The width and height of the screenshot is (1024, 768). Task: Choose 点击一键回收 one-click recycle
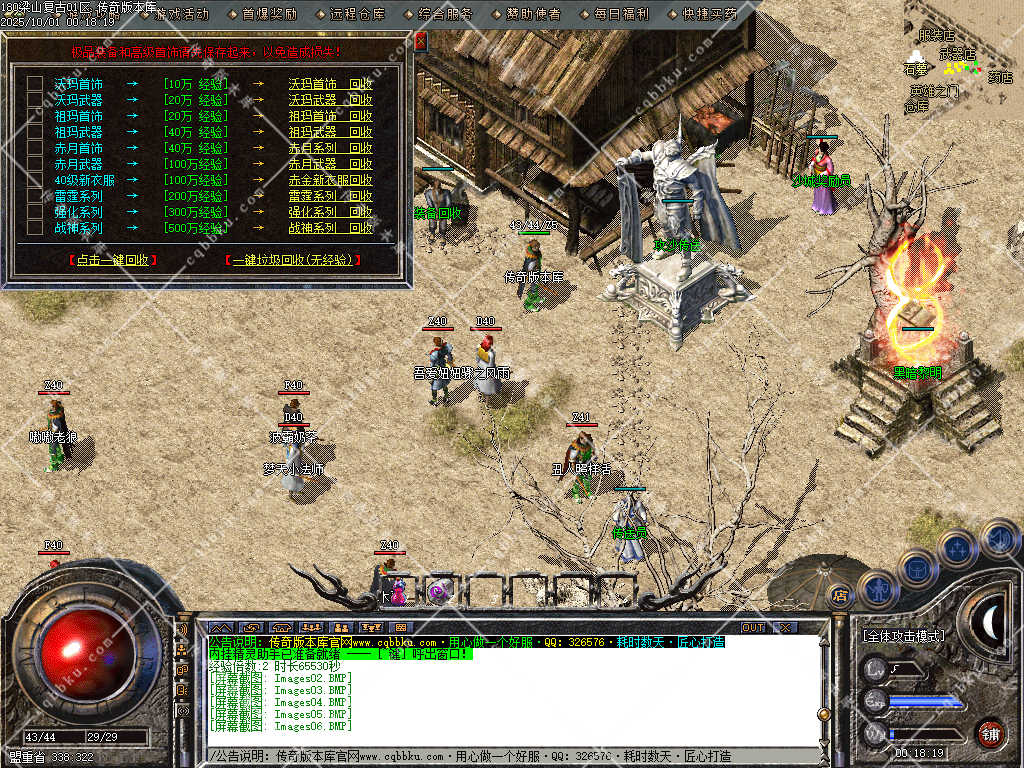tap(113, 260)
